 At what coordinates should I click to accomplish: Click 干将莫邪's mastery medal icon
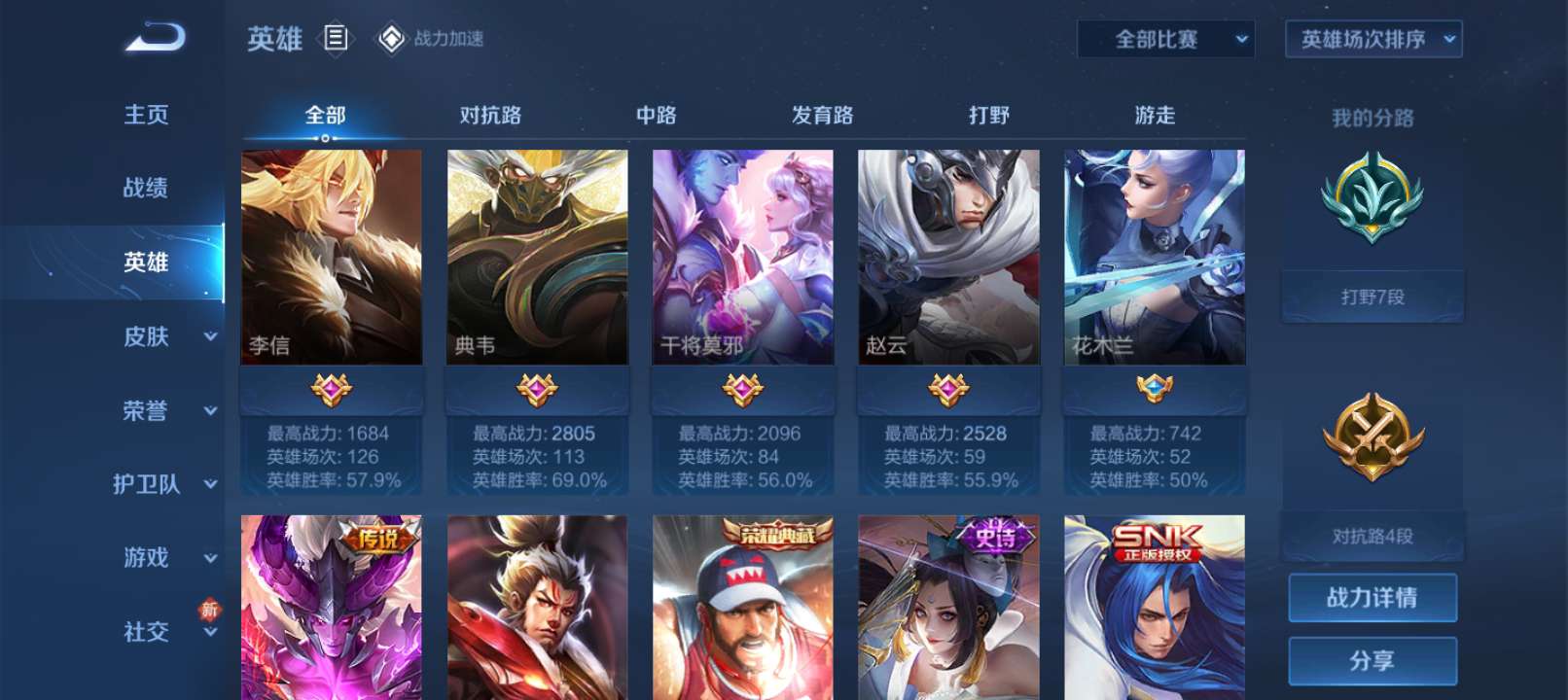(x=741, y=389)
